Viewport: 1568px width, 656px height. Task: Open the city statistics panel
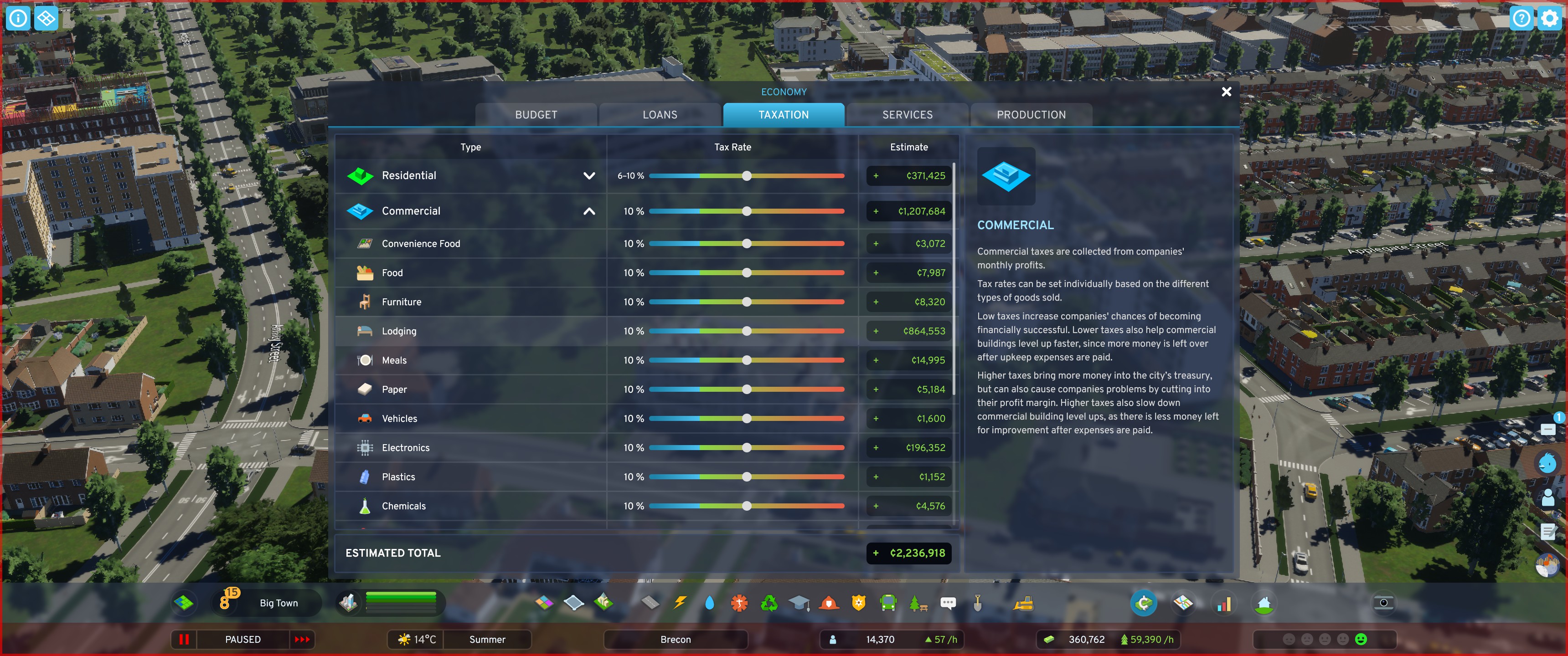1224,604
